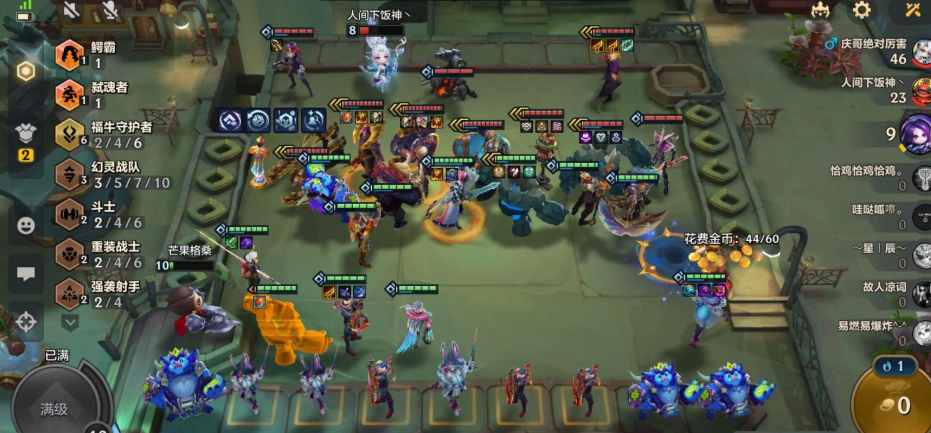Open the crown ranking icon

(819, 11)
